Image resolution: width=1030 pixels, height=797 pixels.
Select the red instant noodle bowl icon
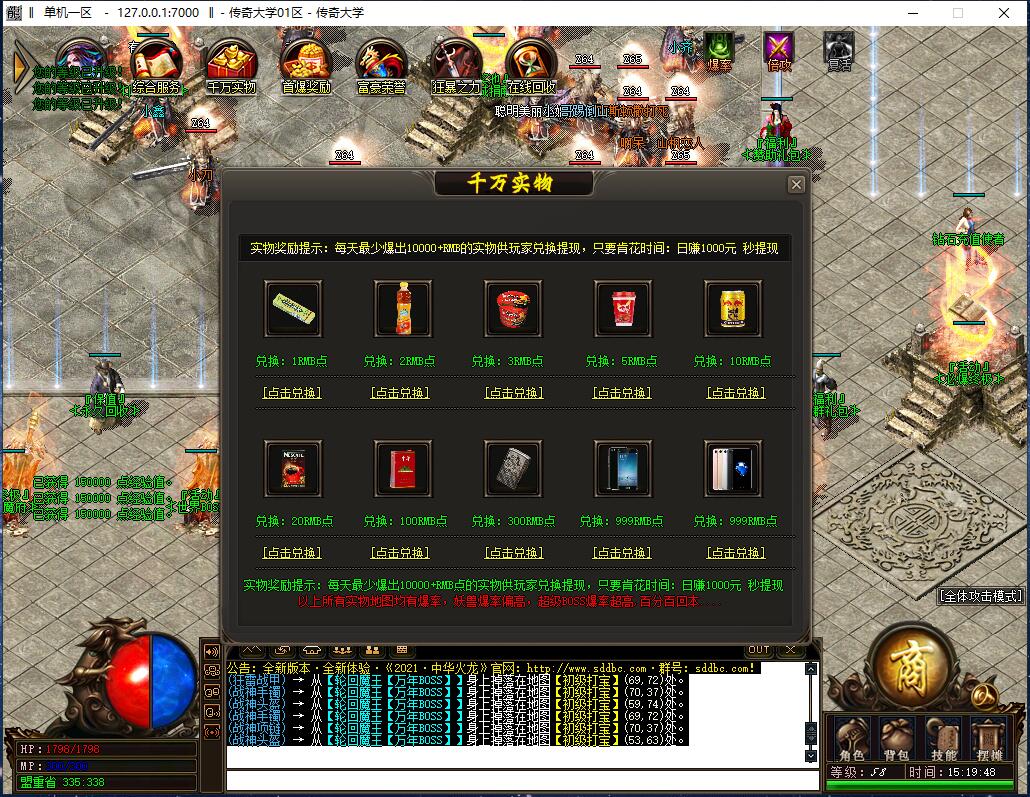pos(512,308)
